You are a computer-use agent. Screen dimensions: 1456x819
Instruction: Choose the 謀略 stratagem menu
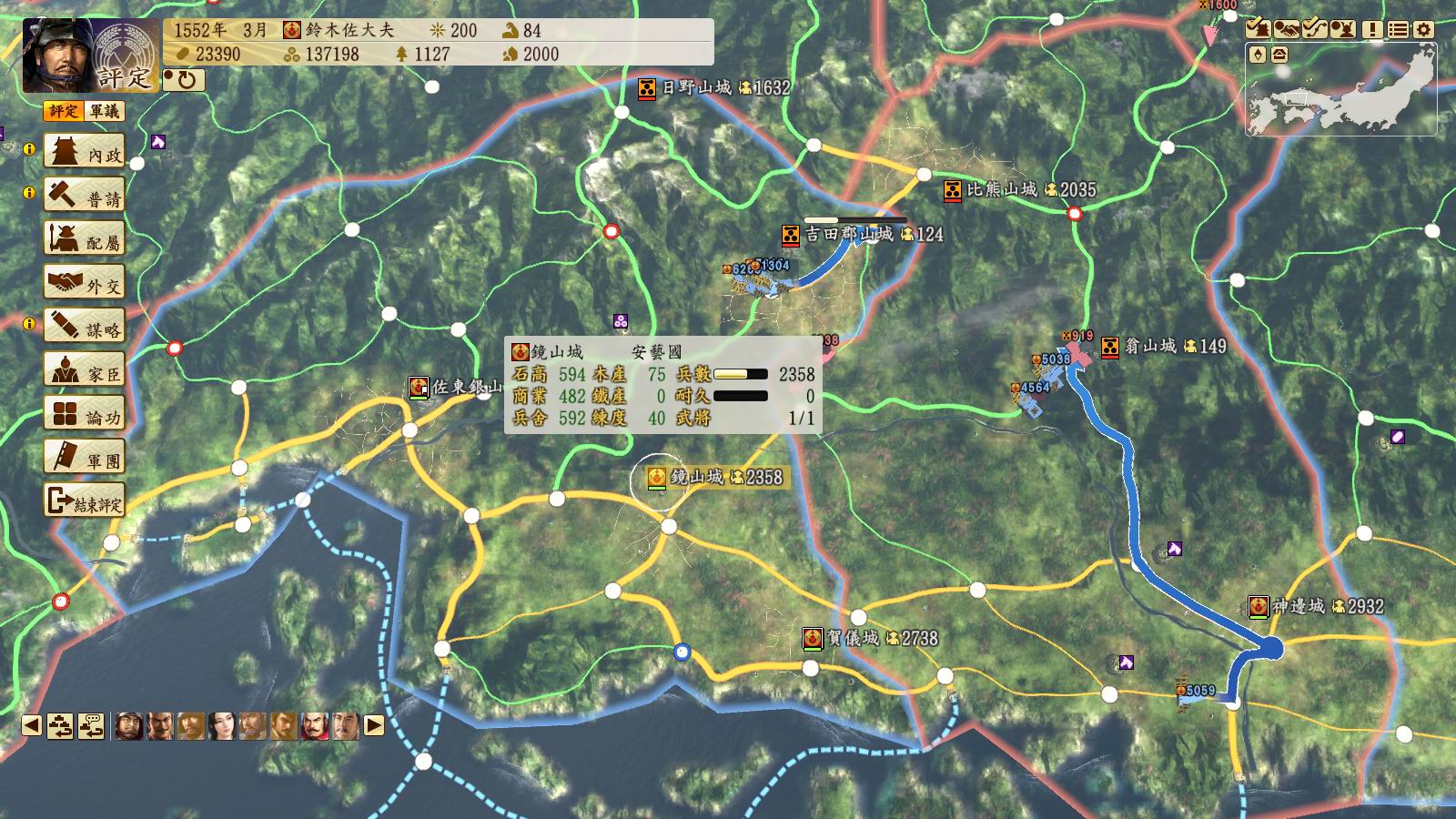(85, 327)
